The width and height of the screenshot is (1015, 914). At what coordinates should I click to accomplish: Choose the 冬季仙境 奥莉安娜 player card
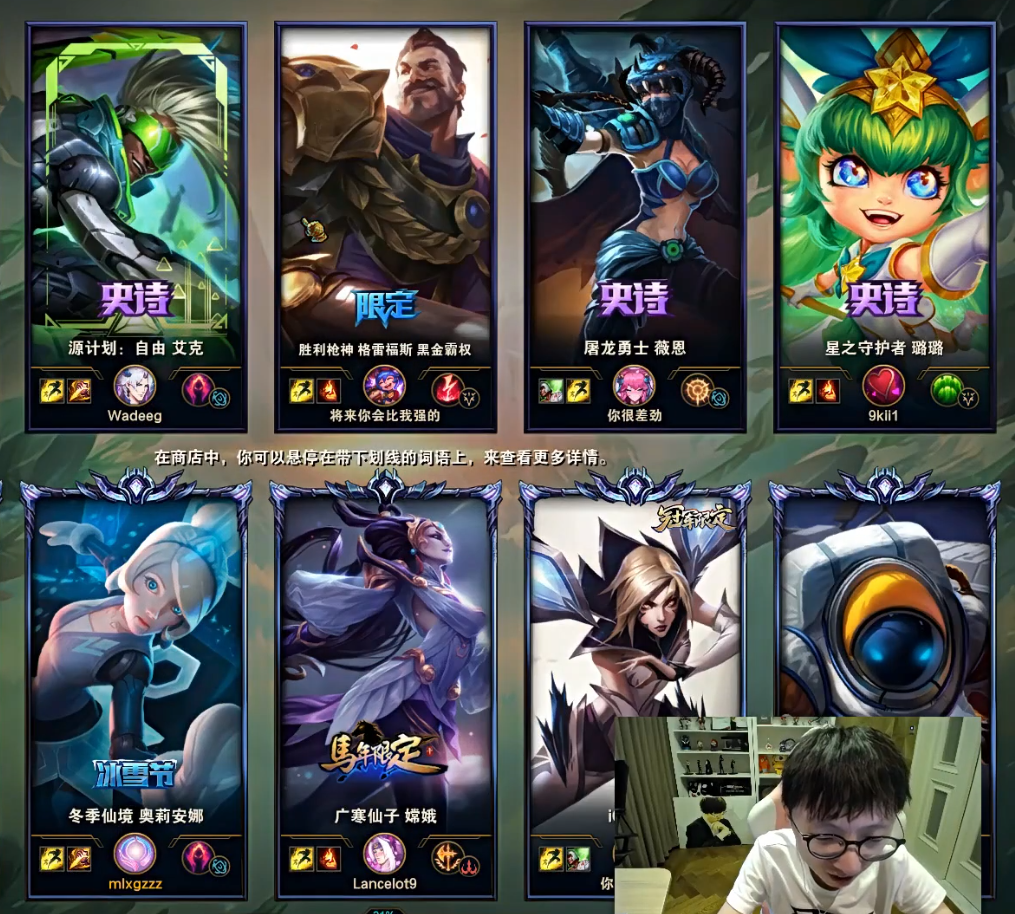point(136,650)
